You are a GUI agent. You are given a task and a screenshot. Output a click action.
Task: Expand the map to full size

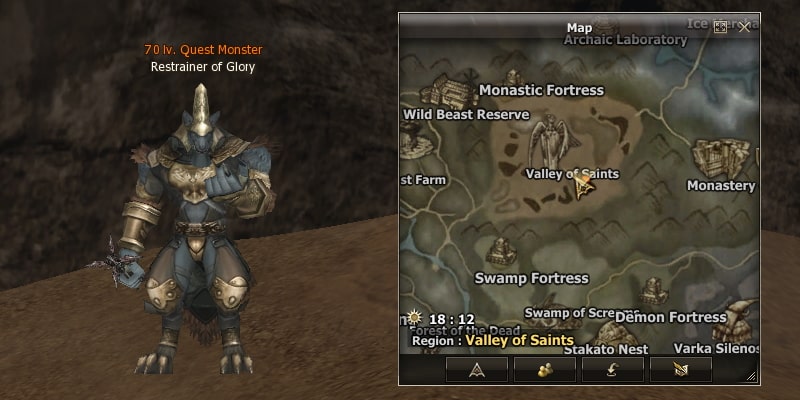coord(720,27)
